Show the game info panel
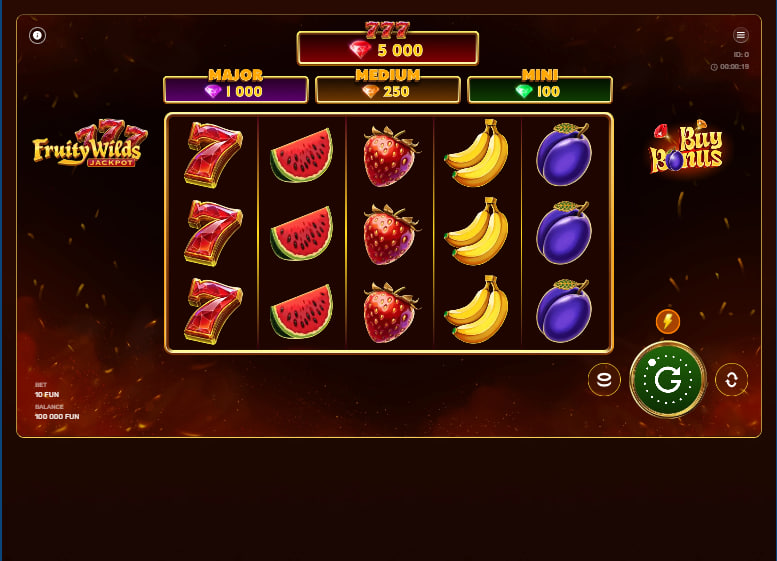Viewport: 777px width, 561px height. pos(38,36)
